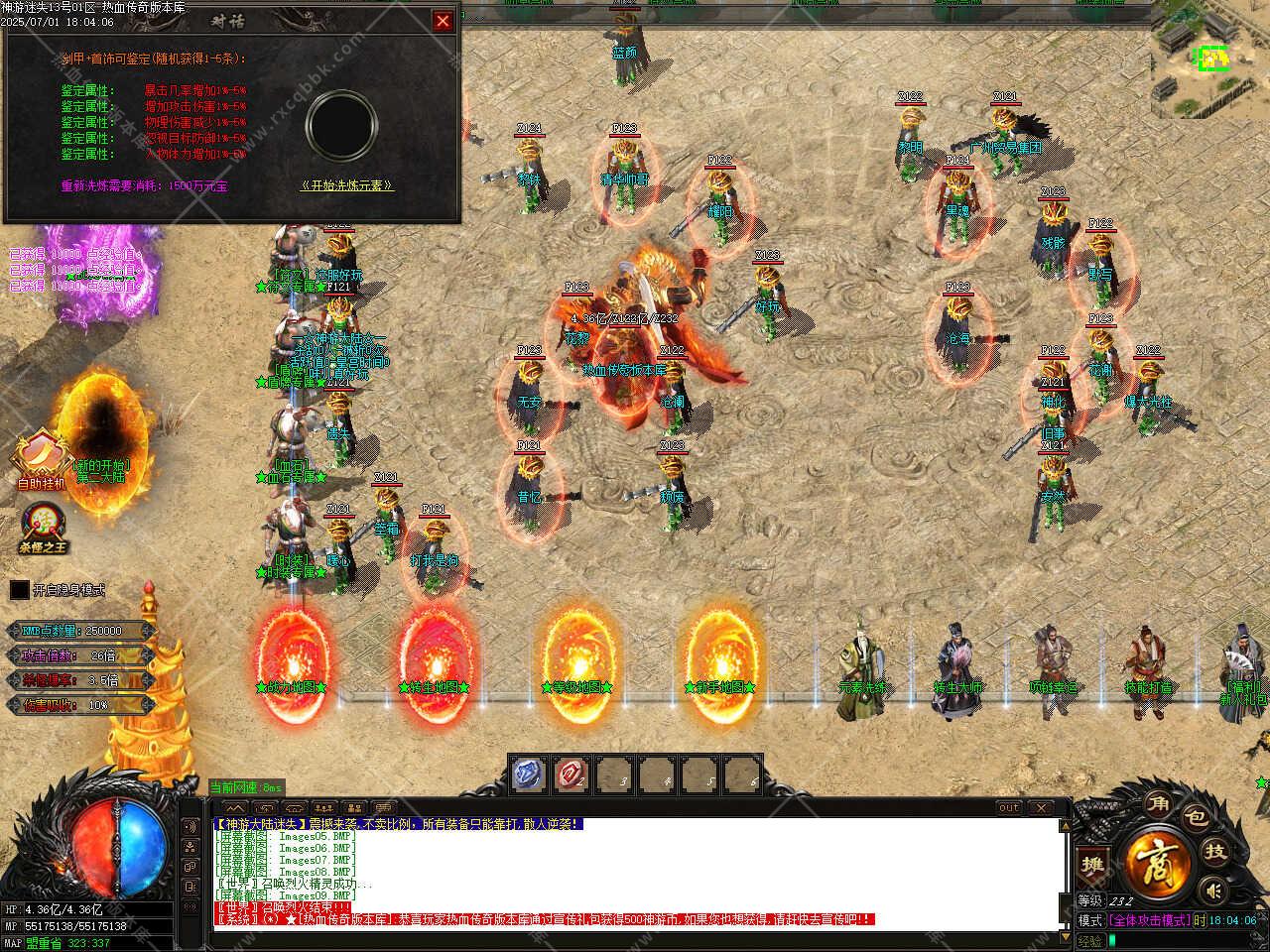1270x952 pixels.
Task: Click the 'out' button above the chat
Action: [1008, 808]
